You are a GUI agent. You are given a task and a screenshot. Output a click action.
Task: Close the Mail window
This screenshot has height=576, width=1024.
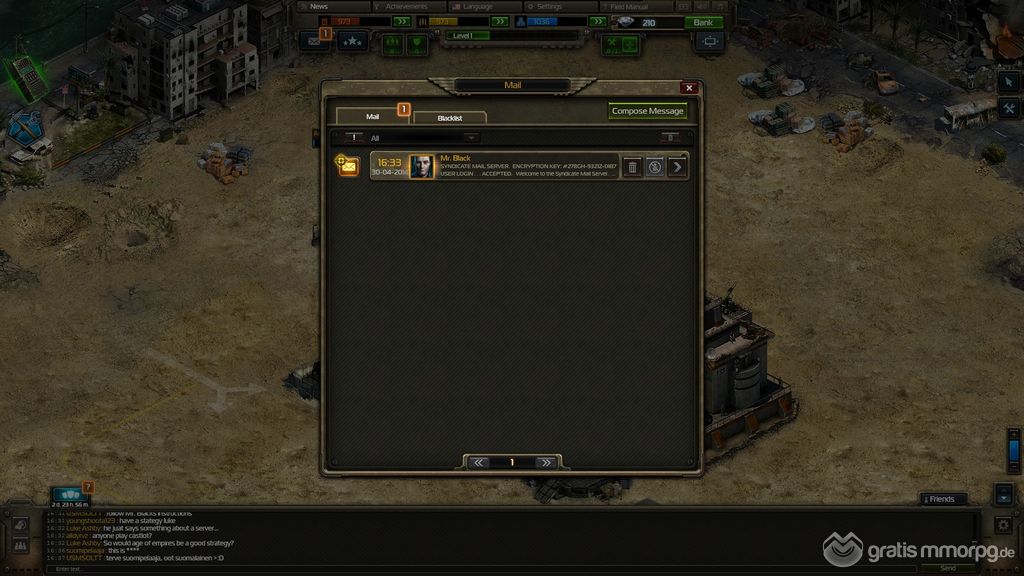click(688, 88)
